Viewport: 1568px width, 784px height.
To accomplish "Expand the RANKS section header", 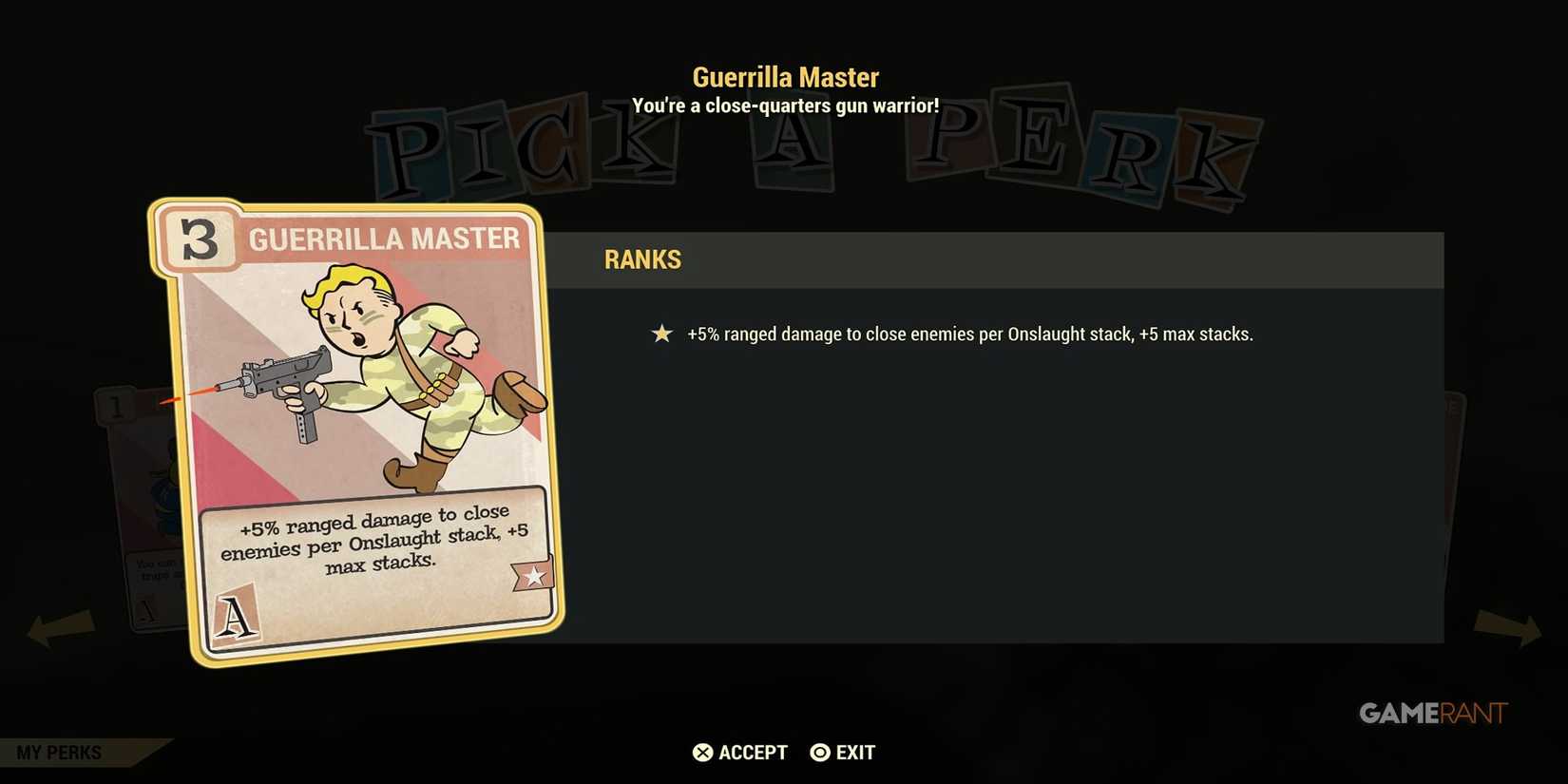I will (642, 259).
